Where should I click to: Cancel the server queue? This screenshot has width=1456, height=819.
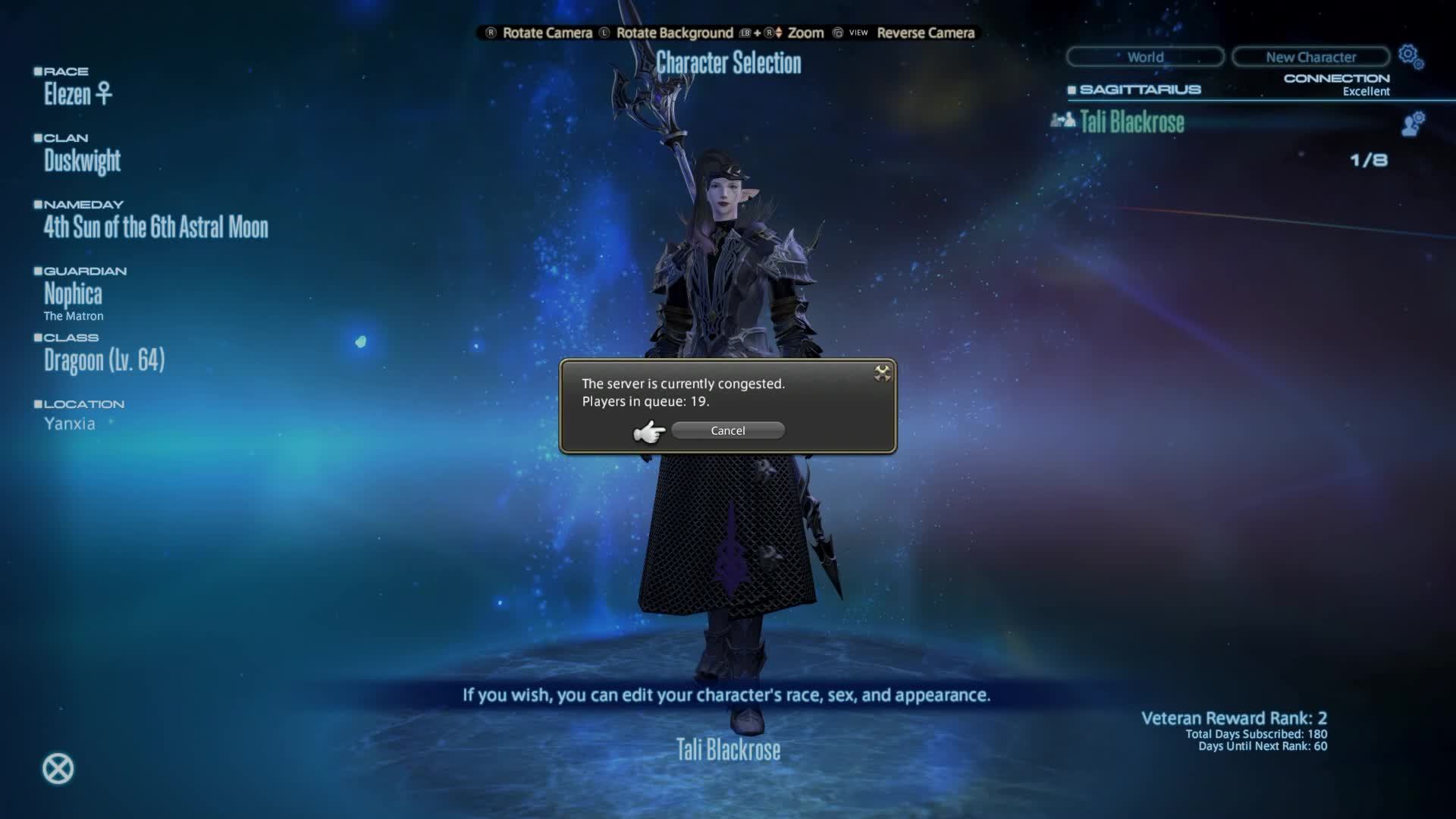tap(727, 431)
